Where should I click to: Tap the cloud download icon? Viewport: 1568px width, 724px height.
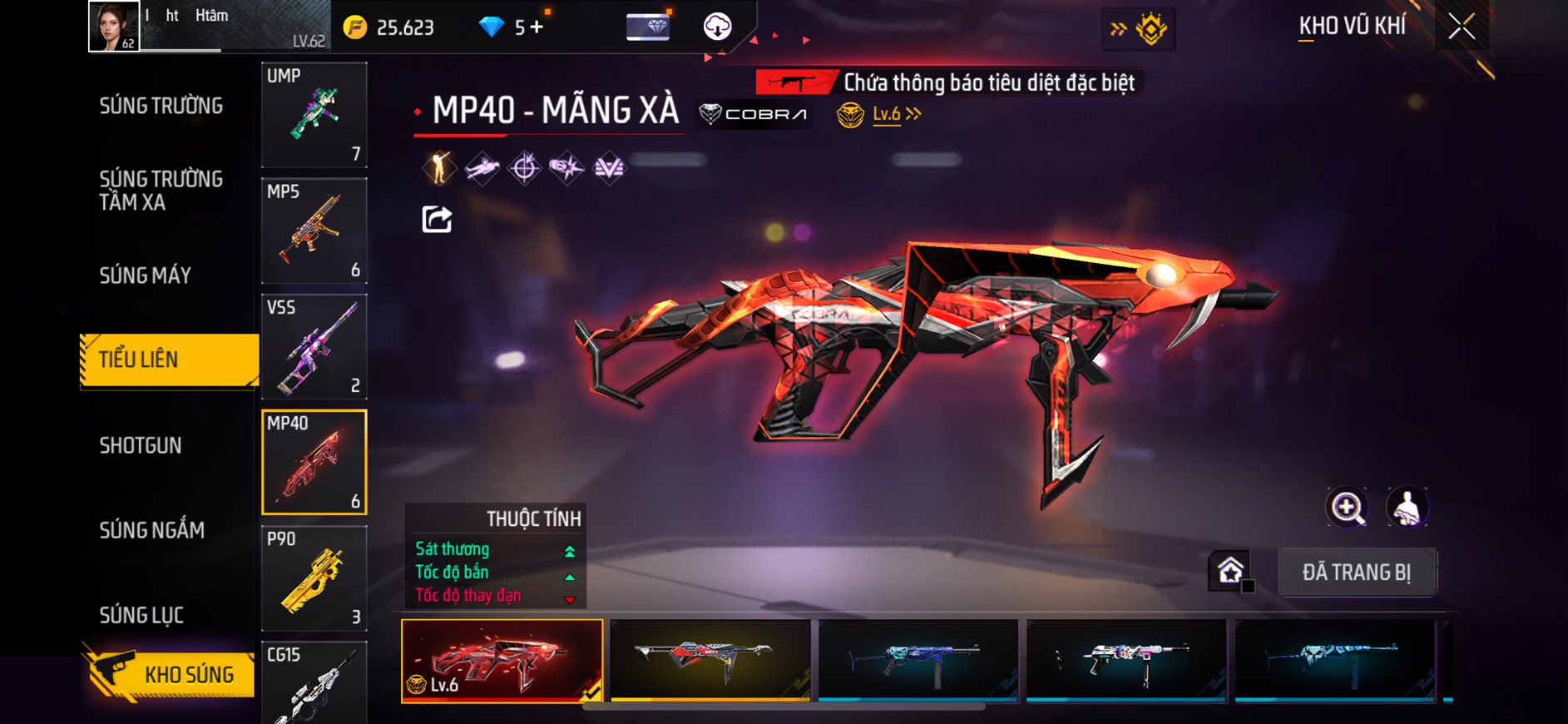pyautogui.click(x=717, y=27)
